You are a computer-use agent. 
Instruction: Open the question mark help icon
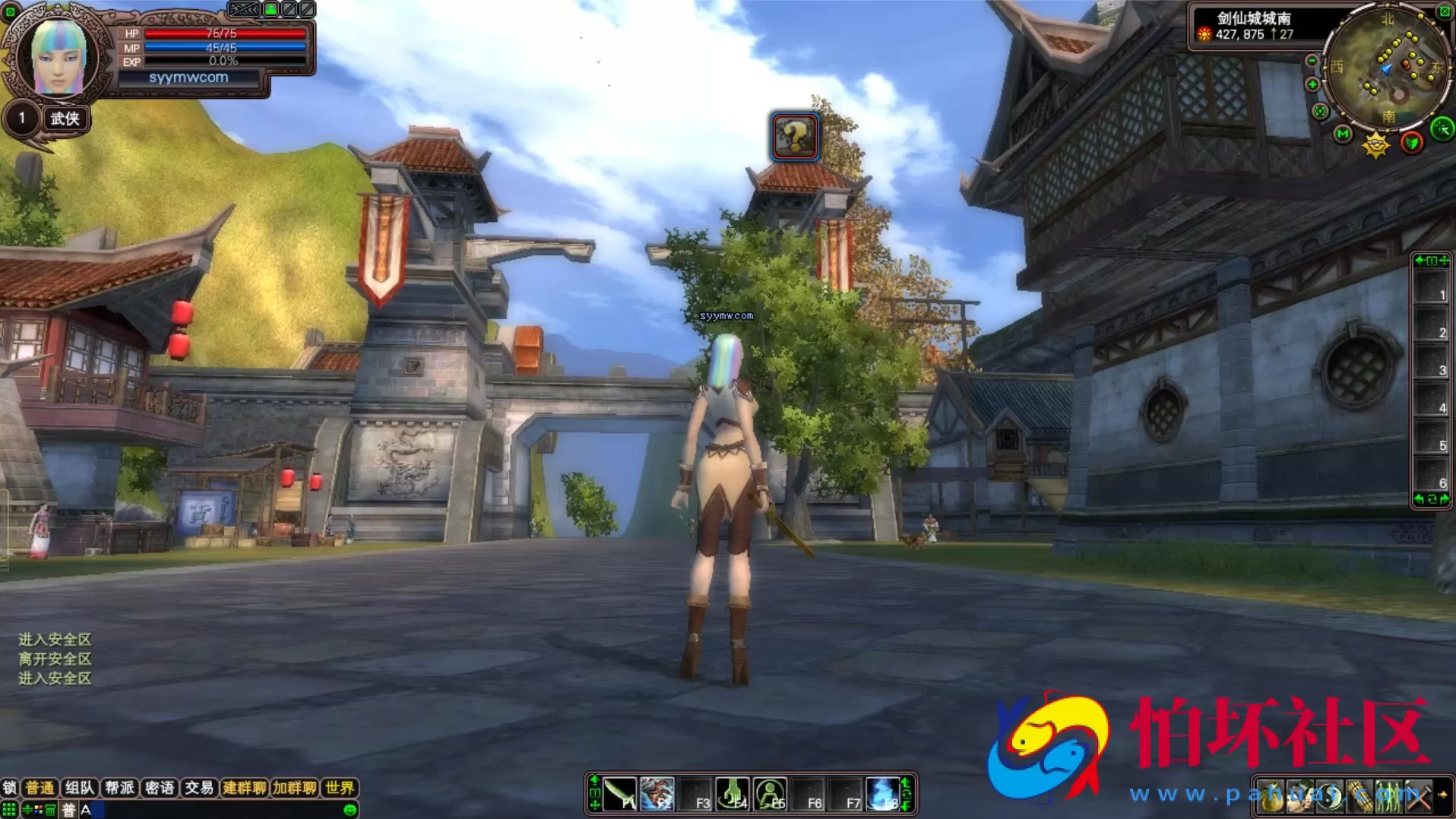point(794,137)
